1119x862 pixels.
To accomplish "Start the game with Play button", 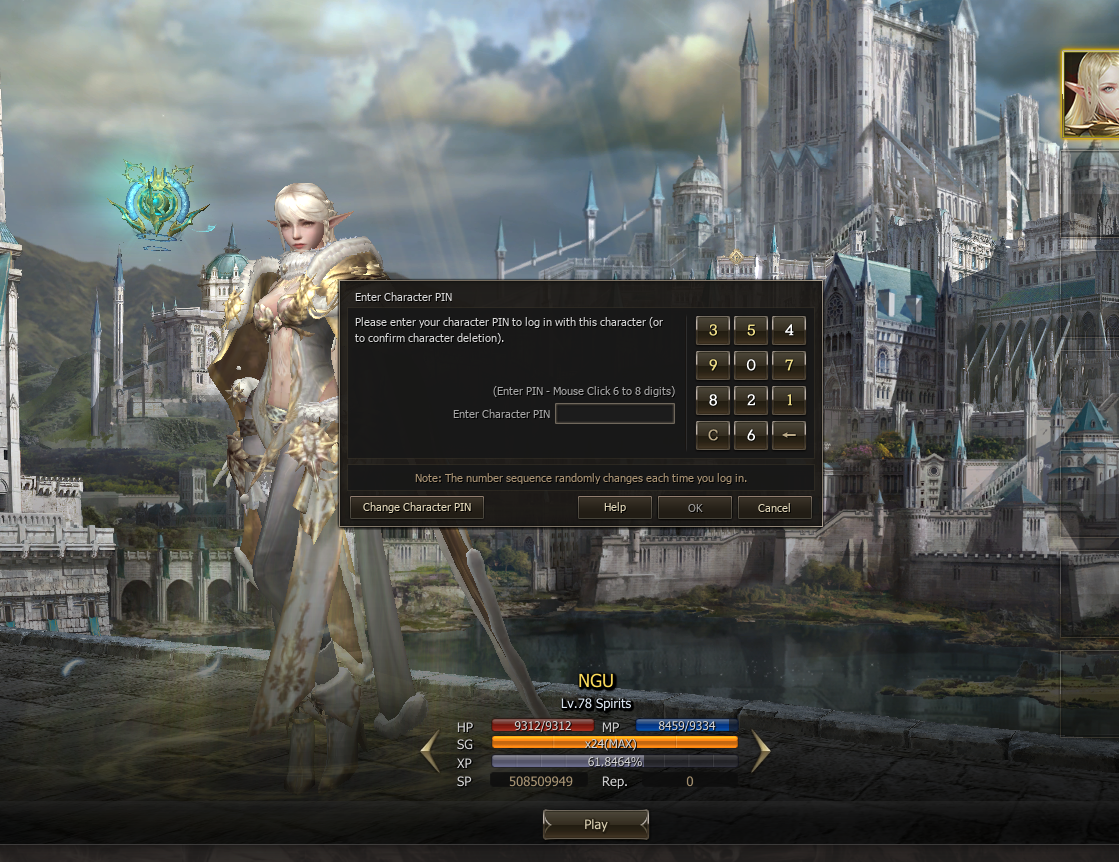I will (x=596, y=825).
